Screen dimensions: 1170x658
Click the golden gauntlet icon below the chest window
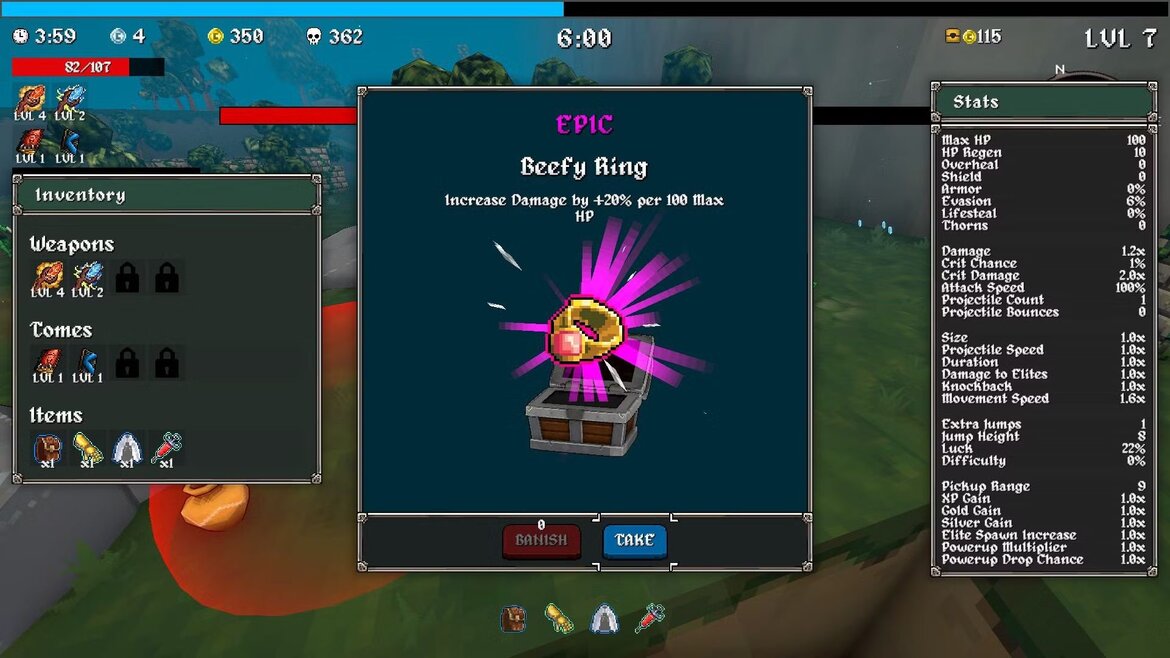(559, 618)
